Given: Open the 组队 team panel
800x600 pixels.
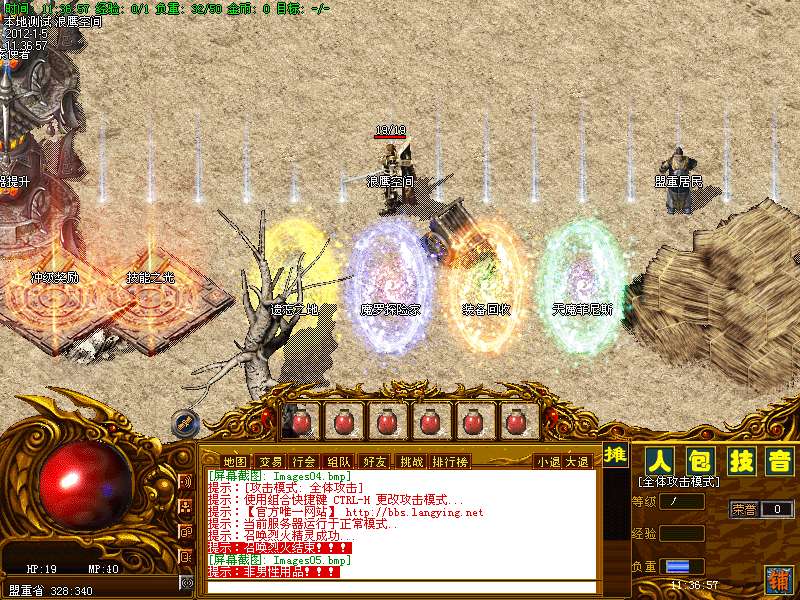Looking at the screenshot, I should pyautogui.click(x=340, y=461).
